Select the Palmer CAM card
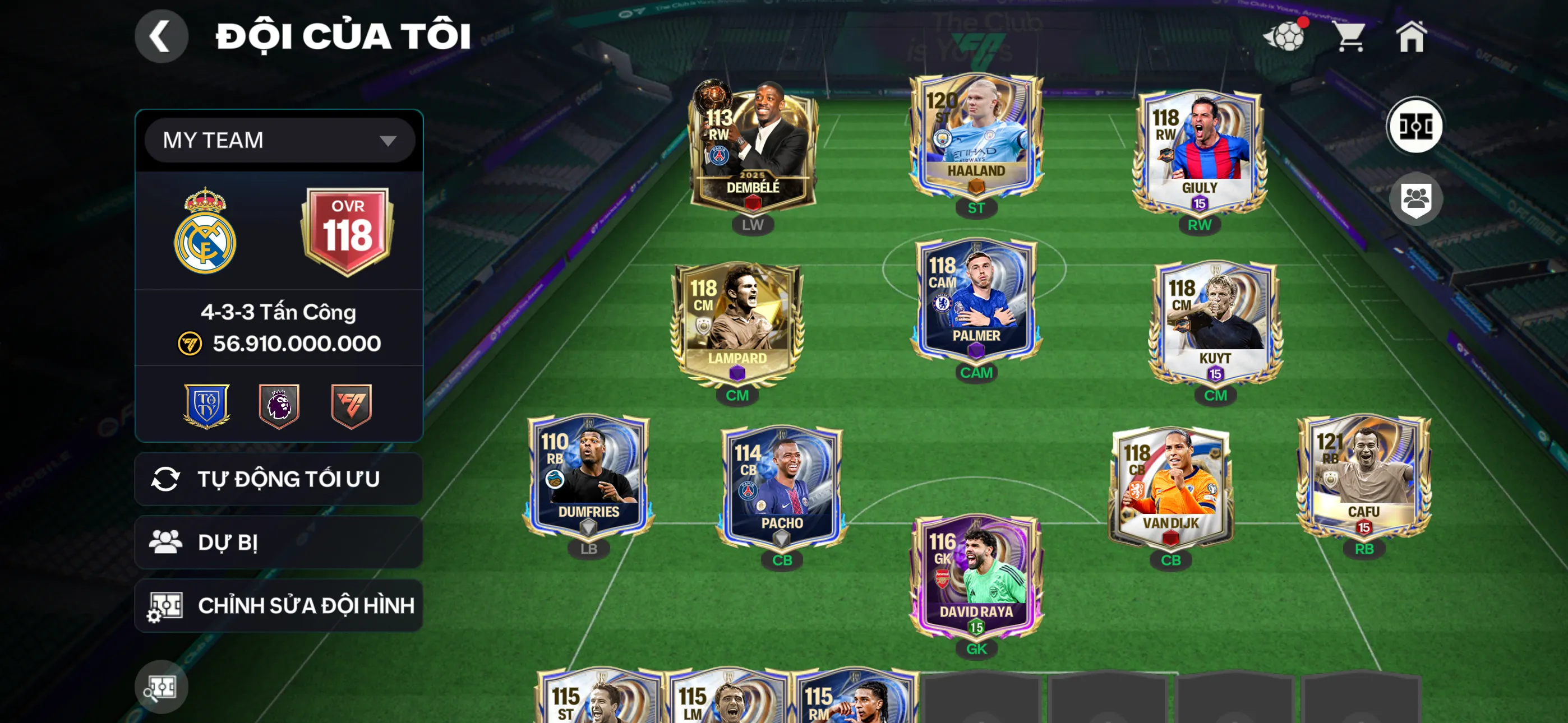 point(976,298)
